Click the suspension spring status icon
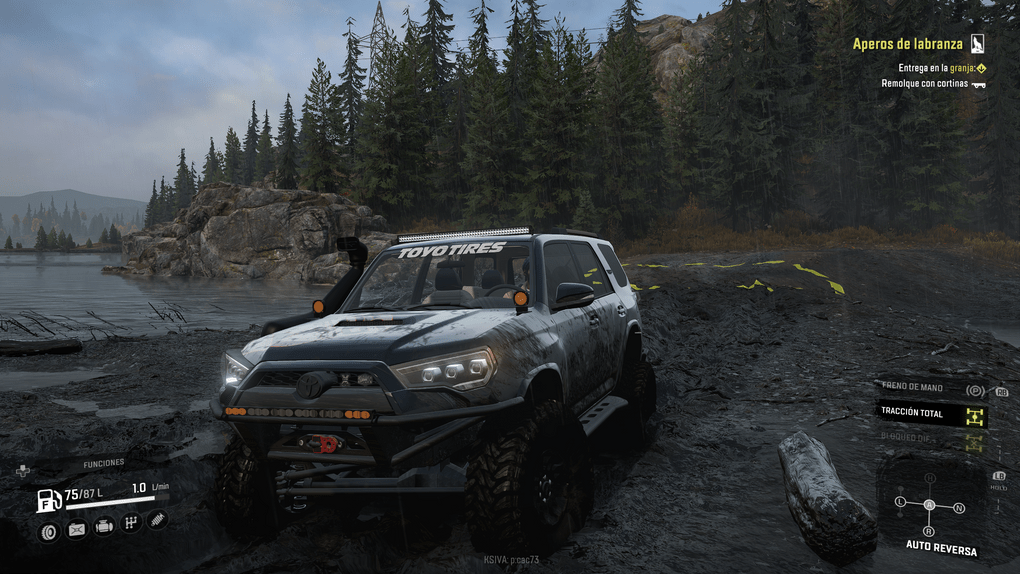The height and width of the screenshot is (574, 1020). (x=157, y=519)
